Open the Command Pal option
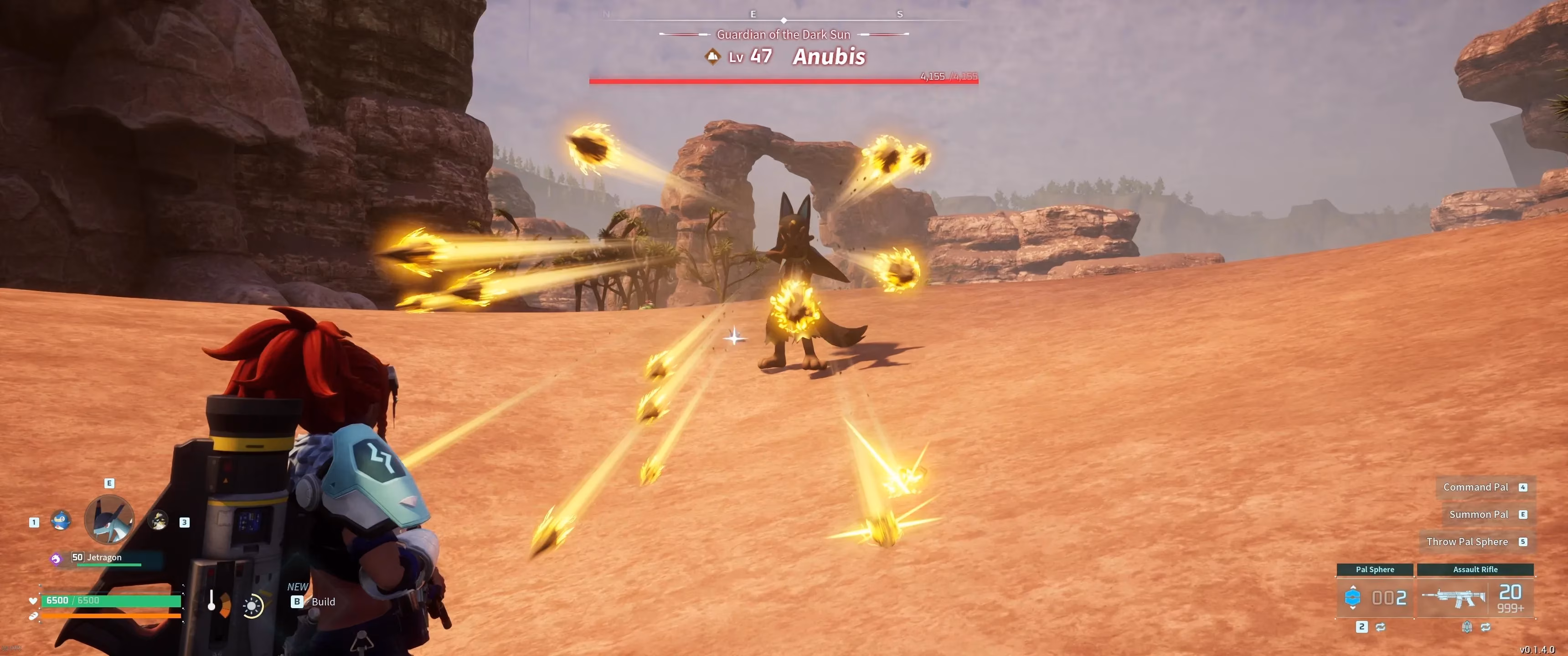This screenshot has width=1568, height=656. pos(1475,487)
